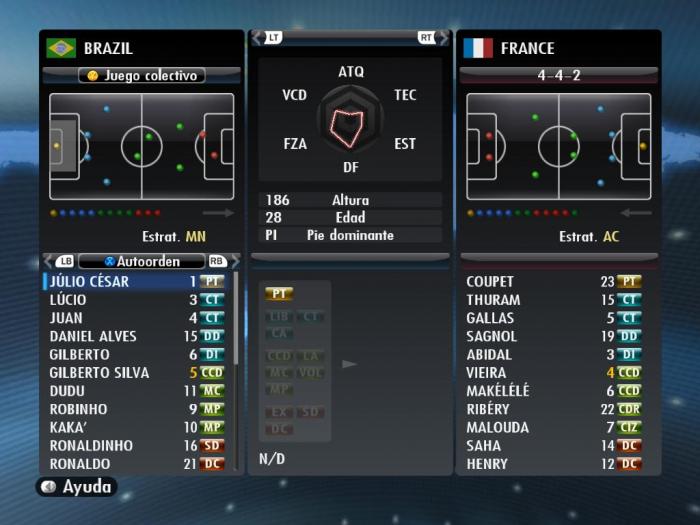Open the Ayuda help button
Image resolution: width=700 pixels, height=525 pixels.
[77, 487]
